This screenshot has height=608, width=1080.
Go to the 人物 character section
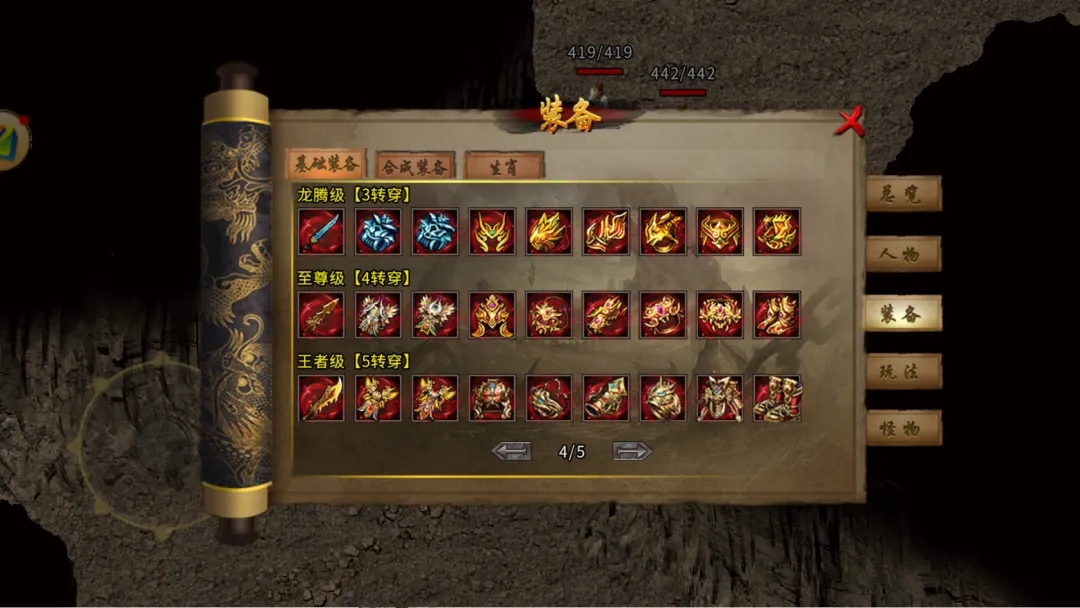903,254
